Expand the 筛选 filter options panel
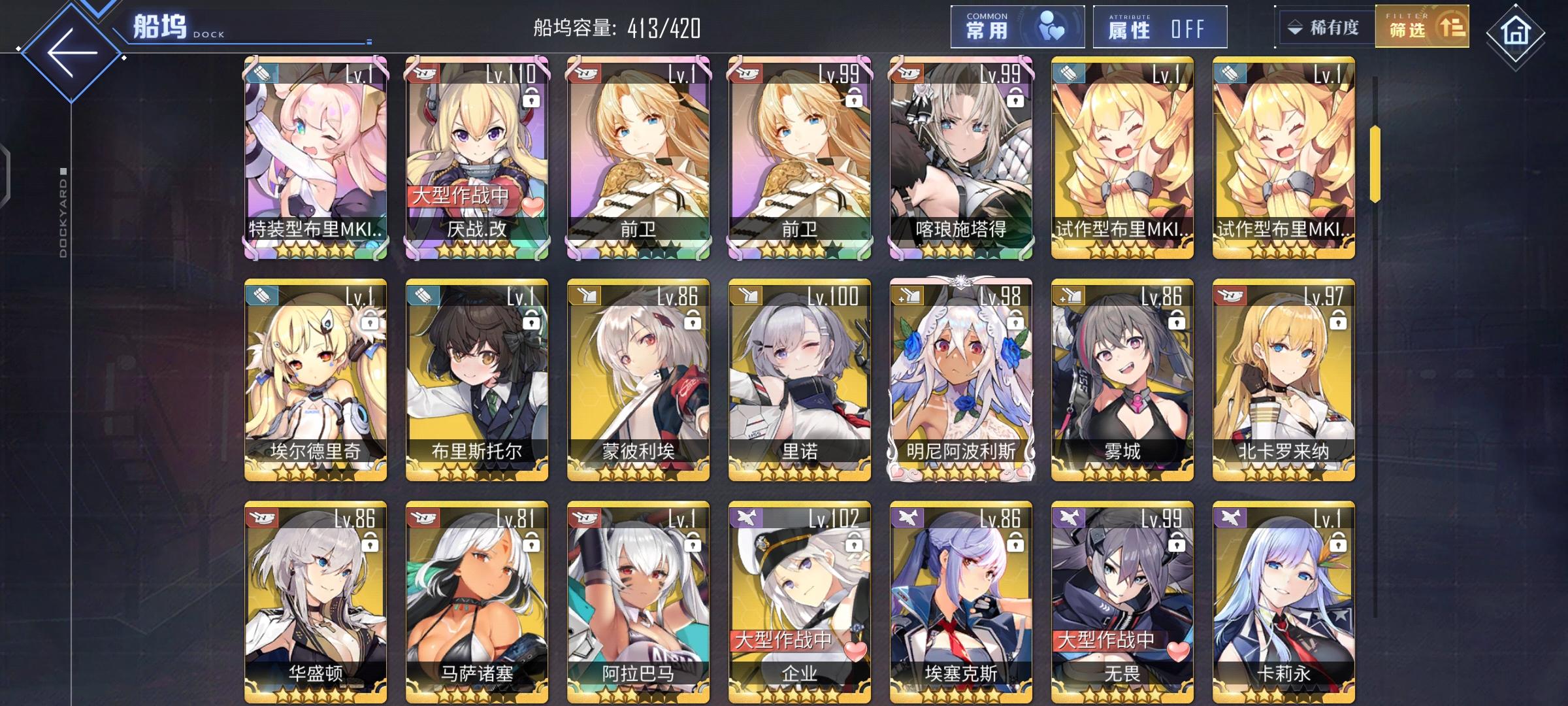This screenshot has height=706, width=1568. (x=1422, y=28)
